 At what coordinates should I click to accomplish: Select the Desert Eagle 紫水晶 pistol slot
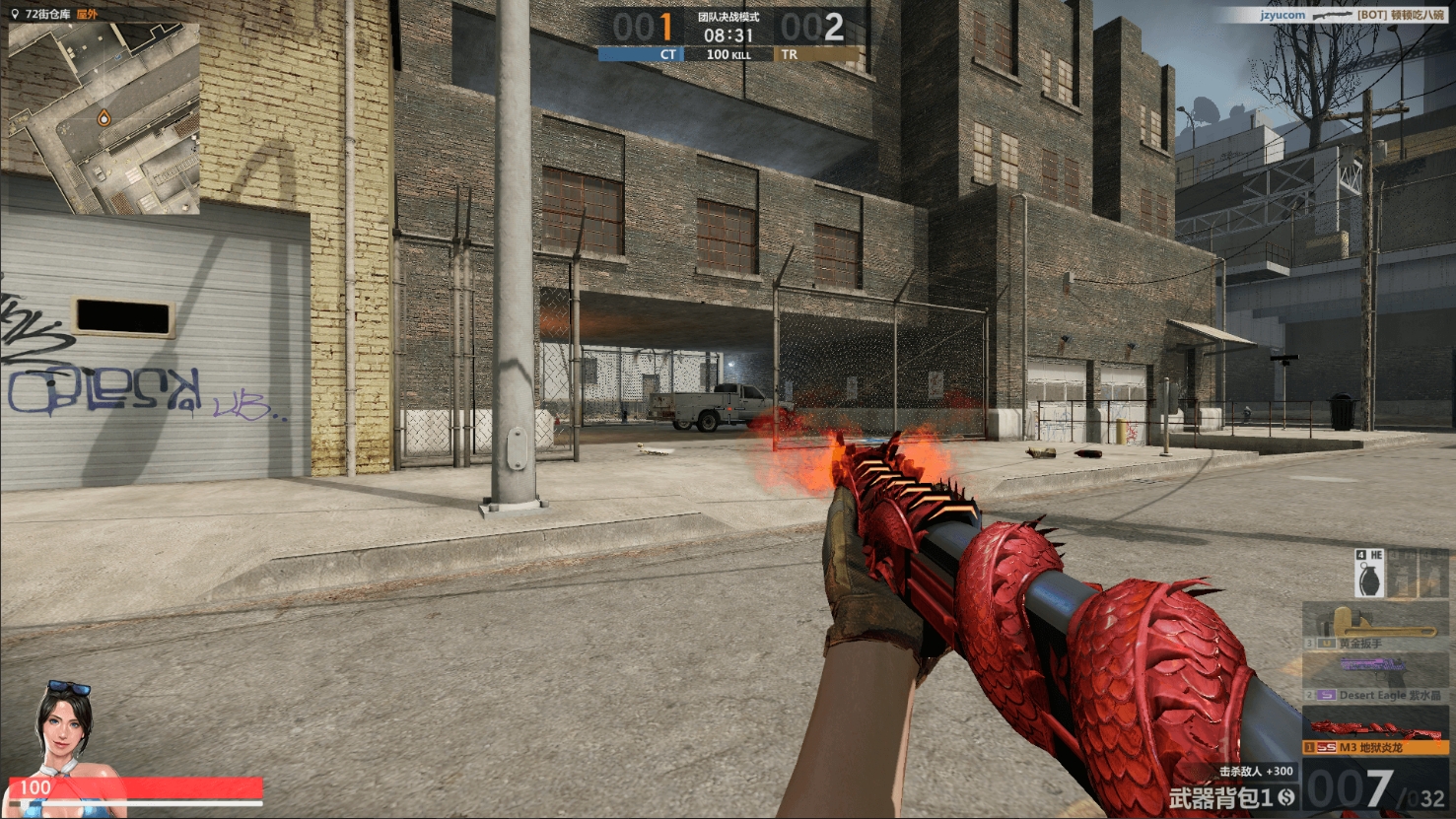pos(1378,679)
